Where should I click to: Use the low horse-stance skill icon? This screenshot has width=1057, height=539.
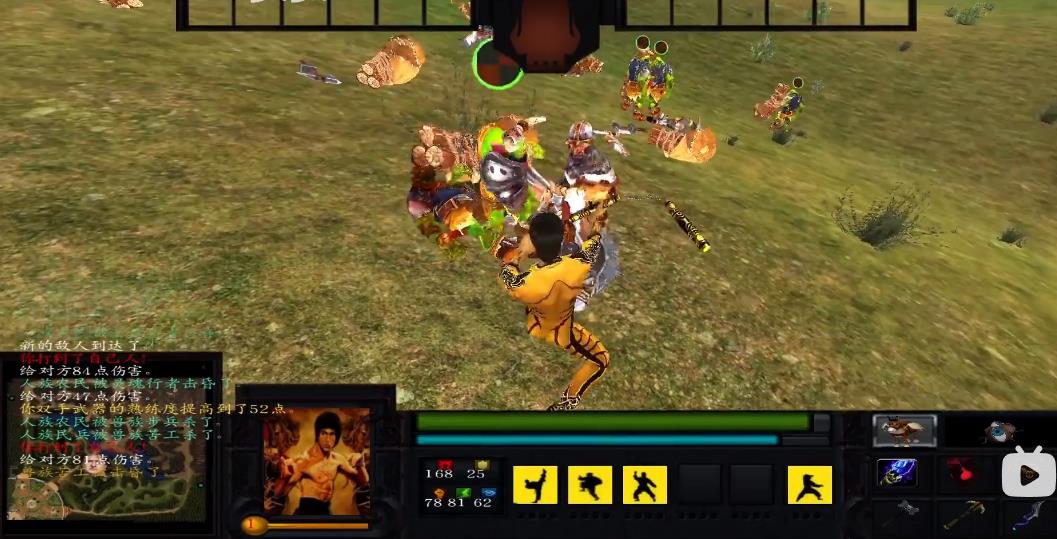(809, 485)
